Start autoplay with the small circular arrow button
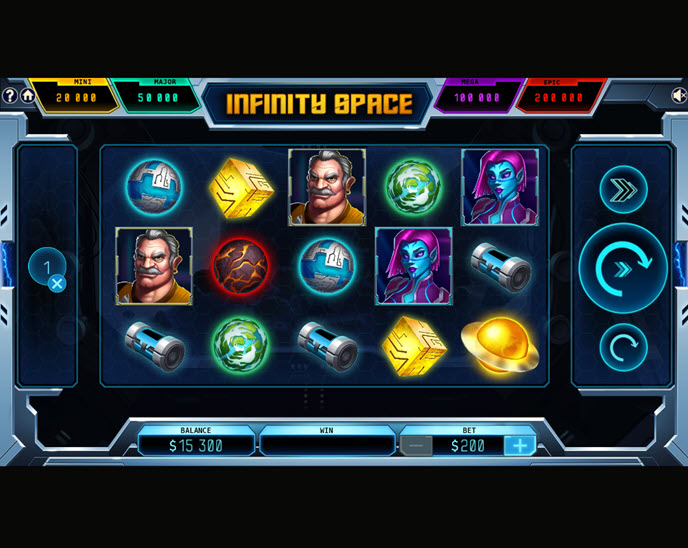The image size is (688, 548). 623,348
